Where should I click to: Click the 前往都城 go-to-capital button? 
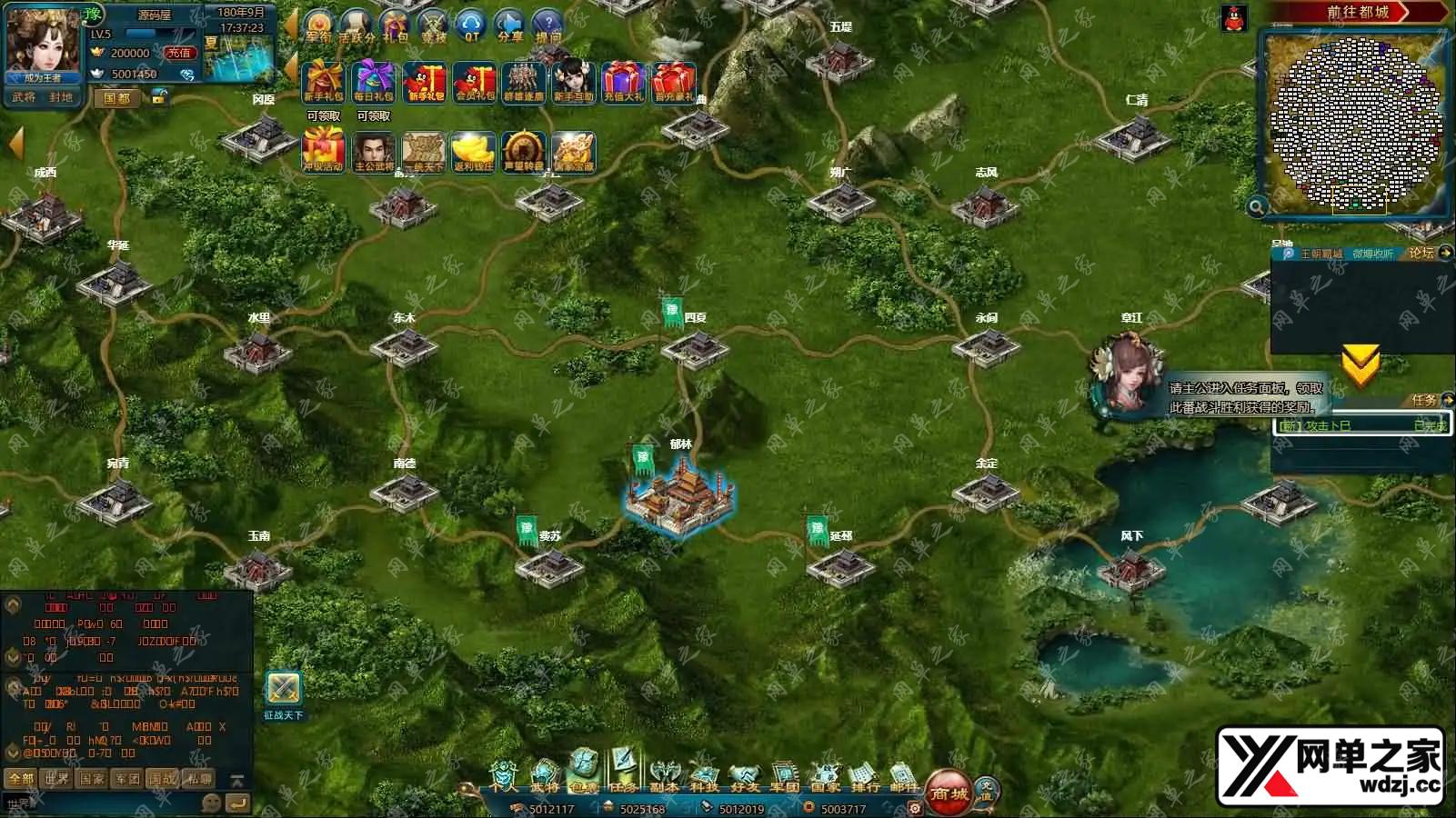(x=1357, y=12)
